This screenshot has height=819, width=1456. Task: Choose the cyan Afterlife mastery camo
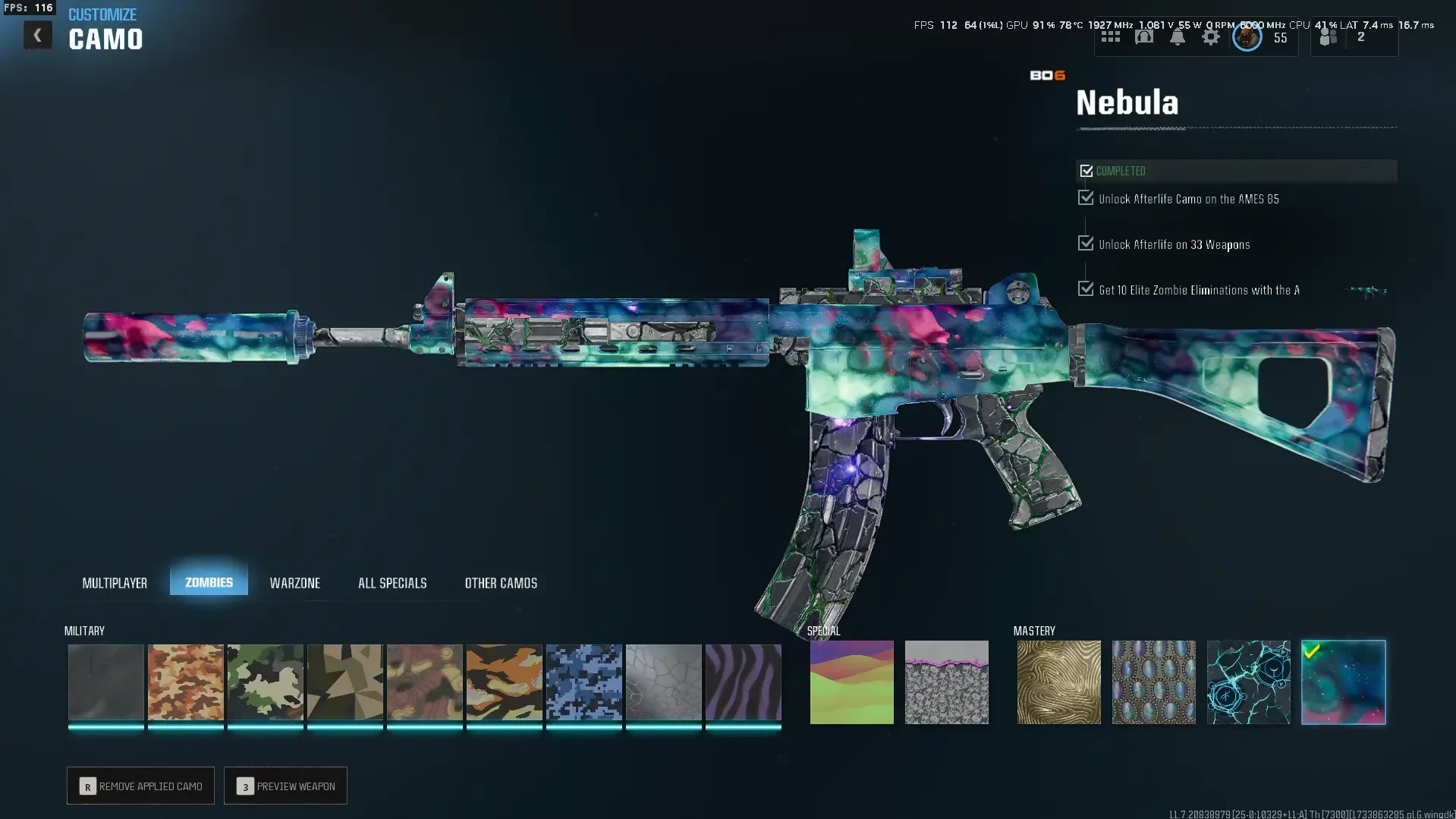pos(1248,682)
